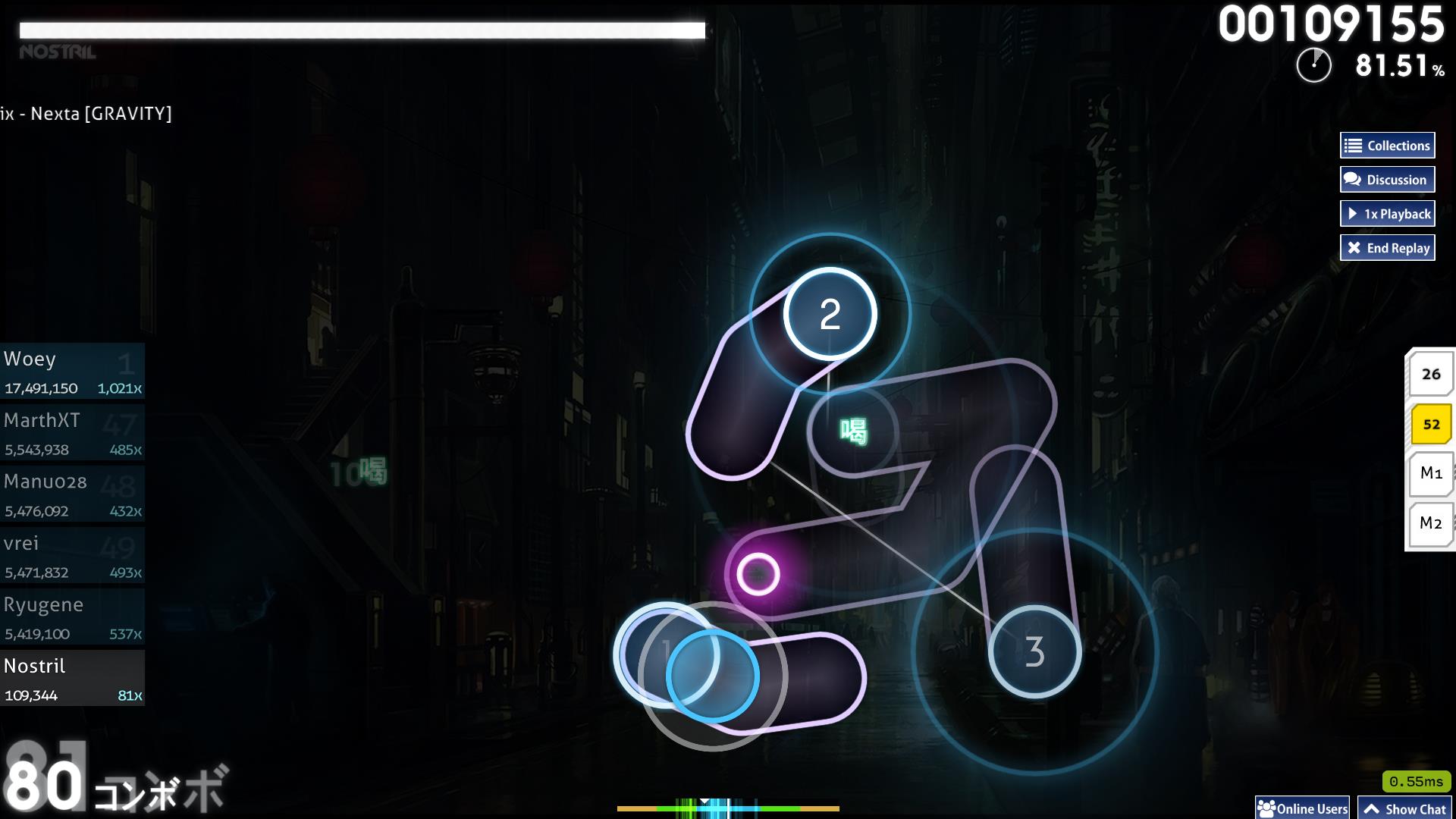The height and width of the screenshot is (819, 1456).
Task: Show the chat window
Action: (x=1404, y=808)
